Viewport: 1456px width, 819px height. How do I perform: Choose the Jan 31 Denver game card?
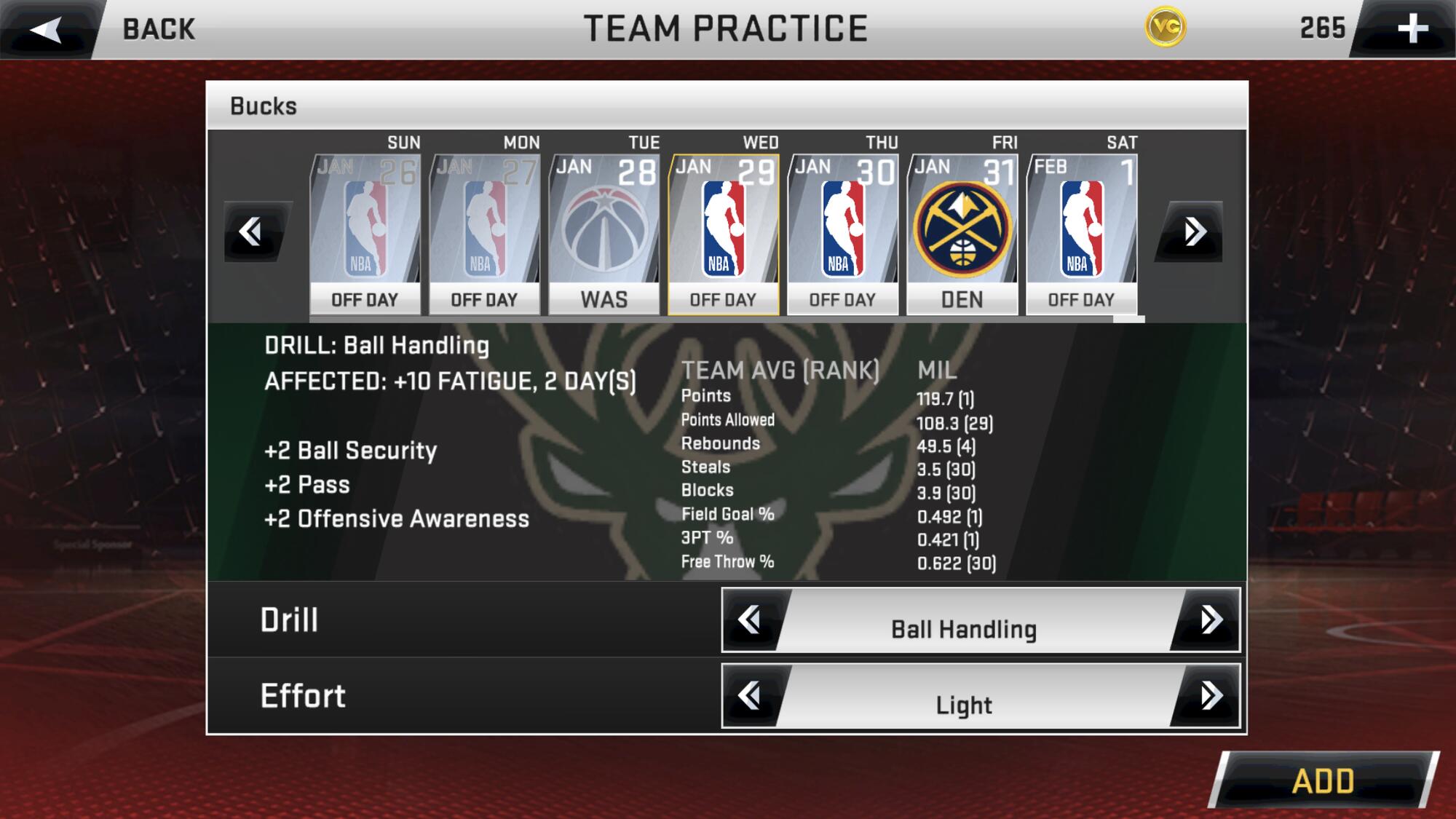[962, 233]
